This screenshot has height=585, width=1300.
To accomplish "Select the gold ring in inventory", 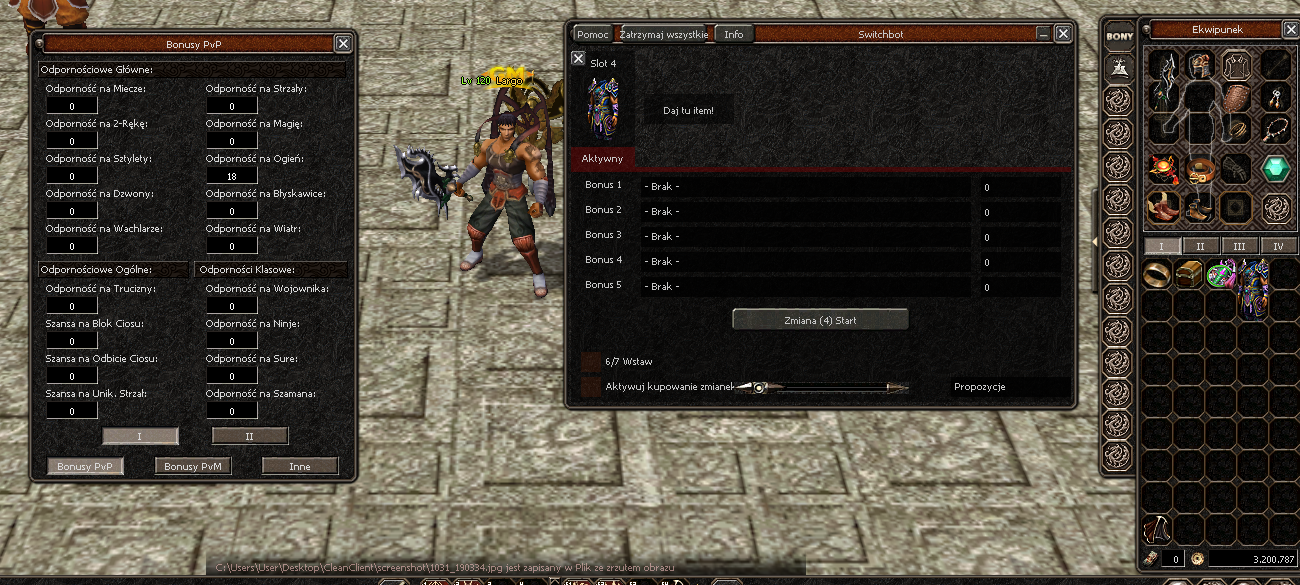I will (1158, 272).
